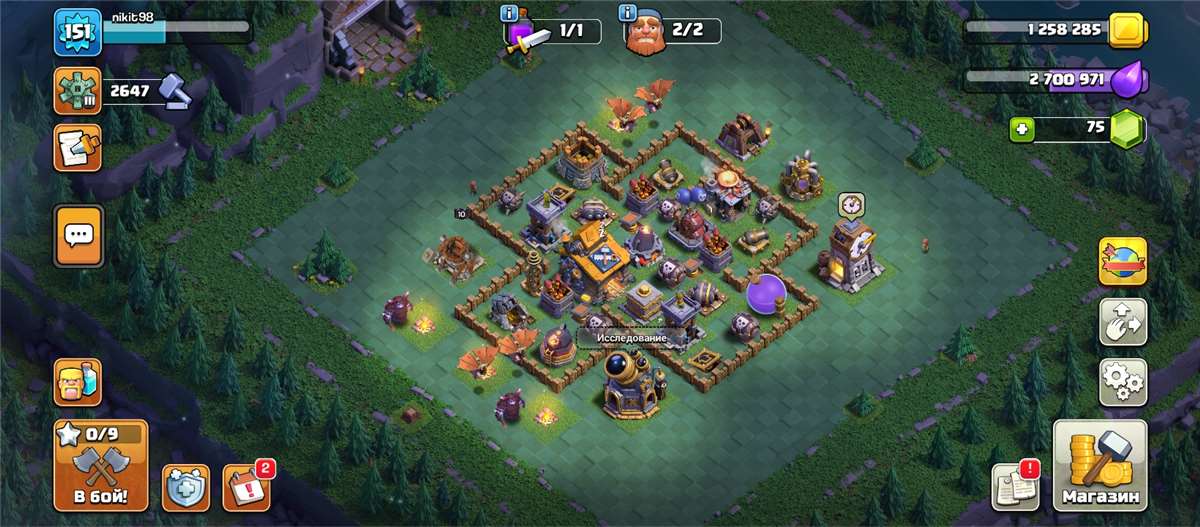Viewport: 1200px width, 527px height.
Task: Open the shield plus button
Action: click(x=187, y=487)
